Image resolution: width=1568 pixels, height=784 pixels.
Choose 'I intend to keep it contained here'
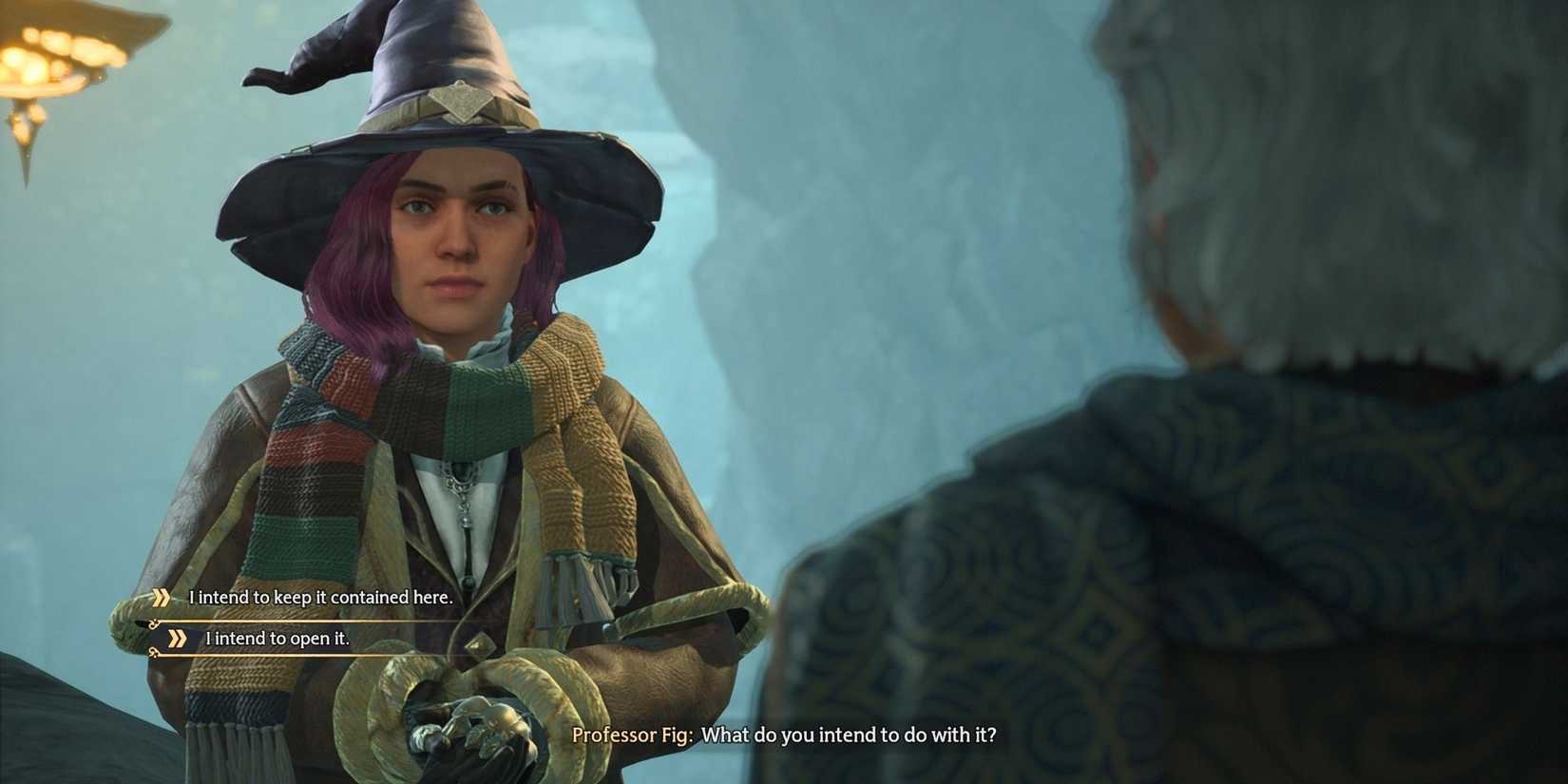pyautogui.click(x=320, y=598)
